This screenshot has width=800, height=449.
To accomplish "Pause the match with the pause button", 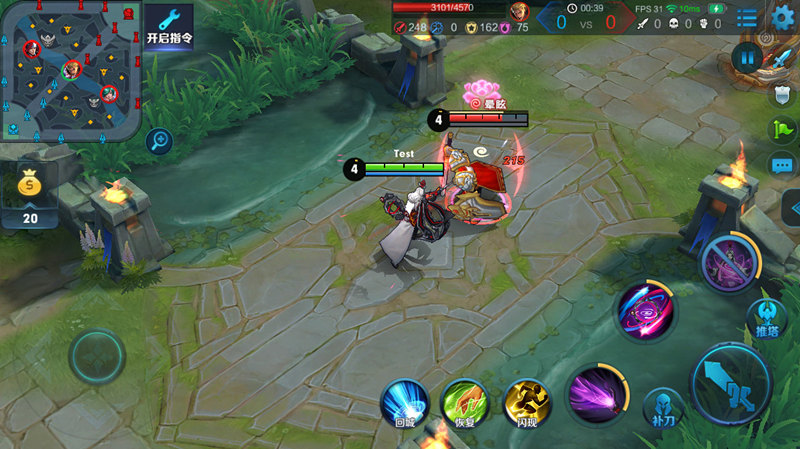I will 746,58.
